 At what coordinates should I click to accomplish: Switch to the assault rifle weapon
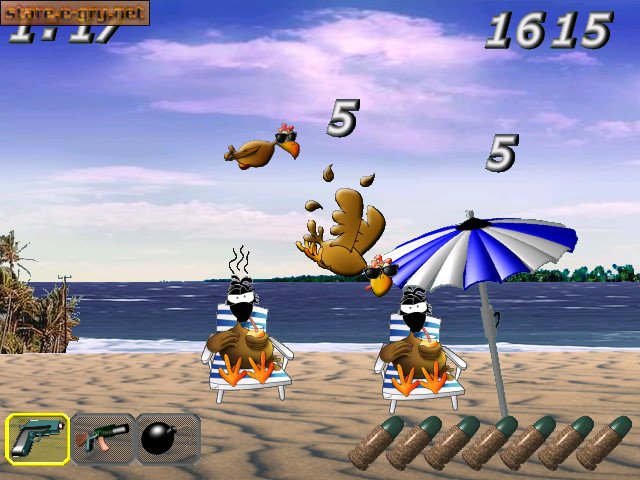[x=102, y=438]
